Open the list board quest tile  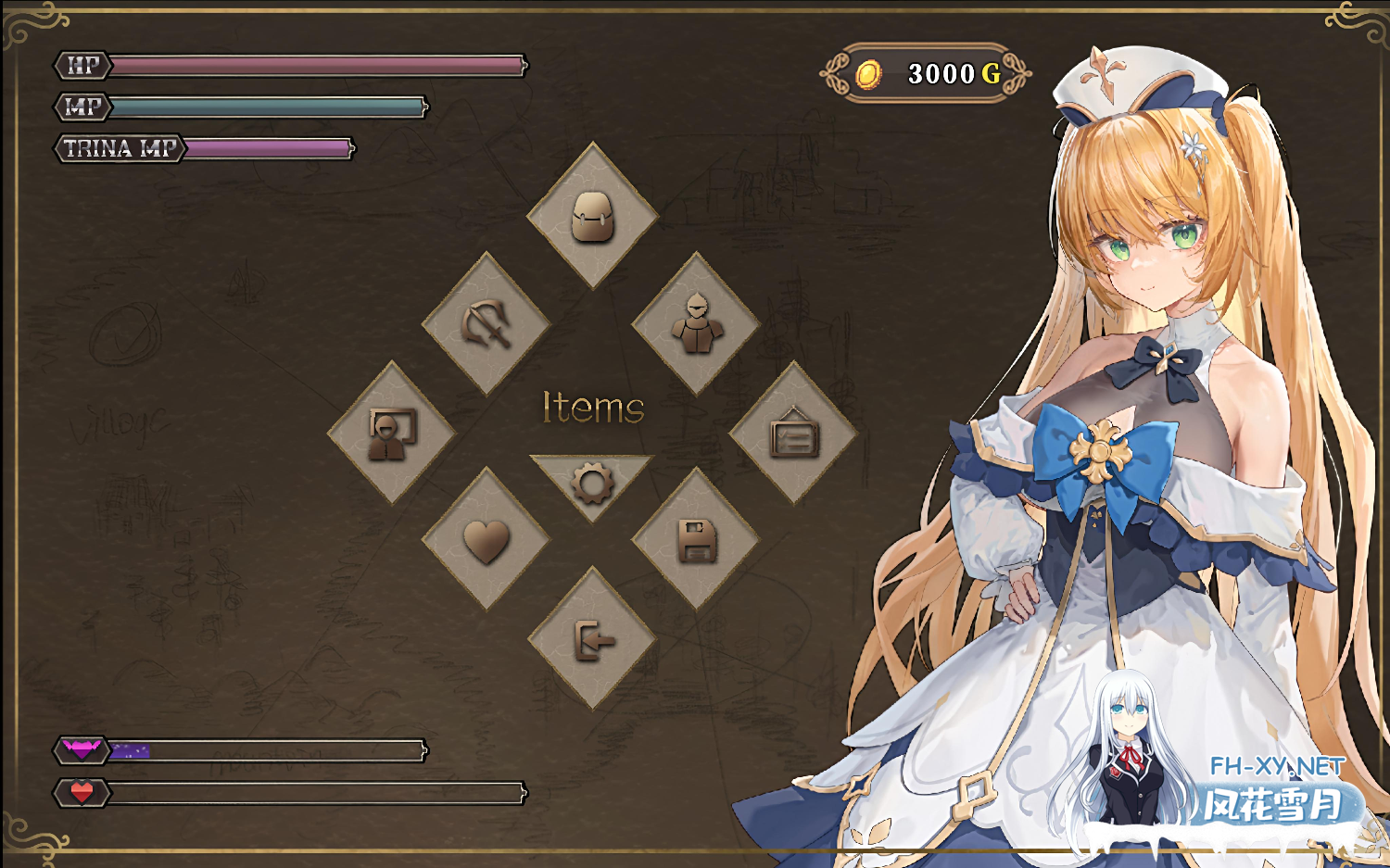click(794, 434)
